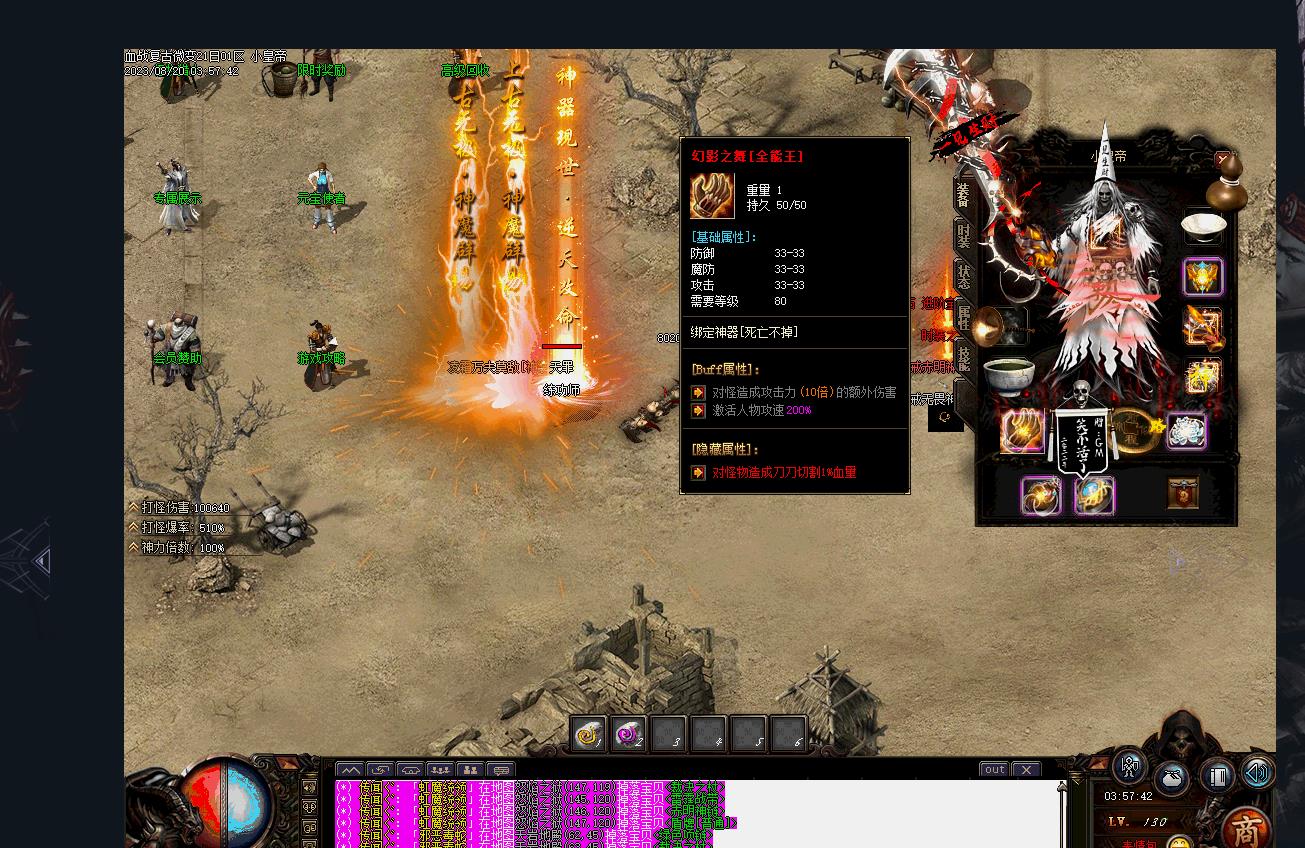Switch to the 时装 costume tab

pyautogui.click(x=963, y=237)
